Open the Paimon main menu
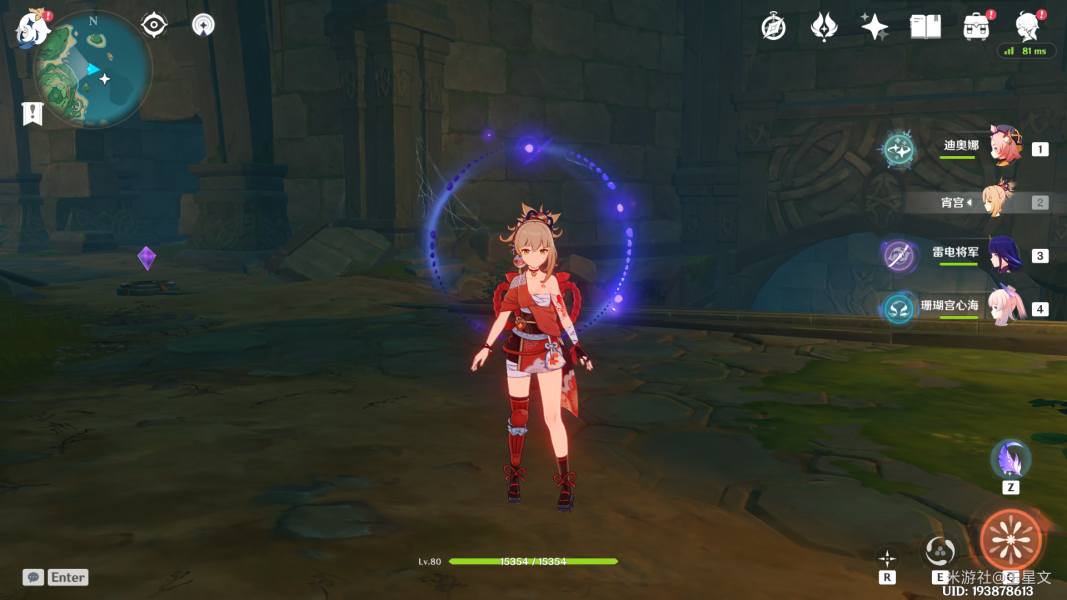Image resolution: width=1067 pixels, height=600 pixels. pyautogui.click(x=31, y=28)
